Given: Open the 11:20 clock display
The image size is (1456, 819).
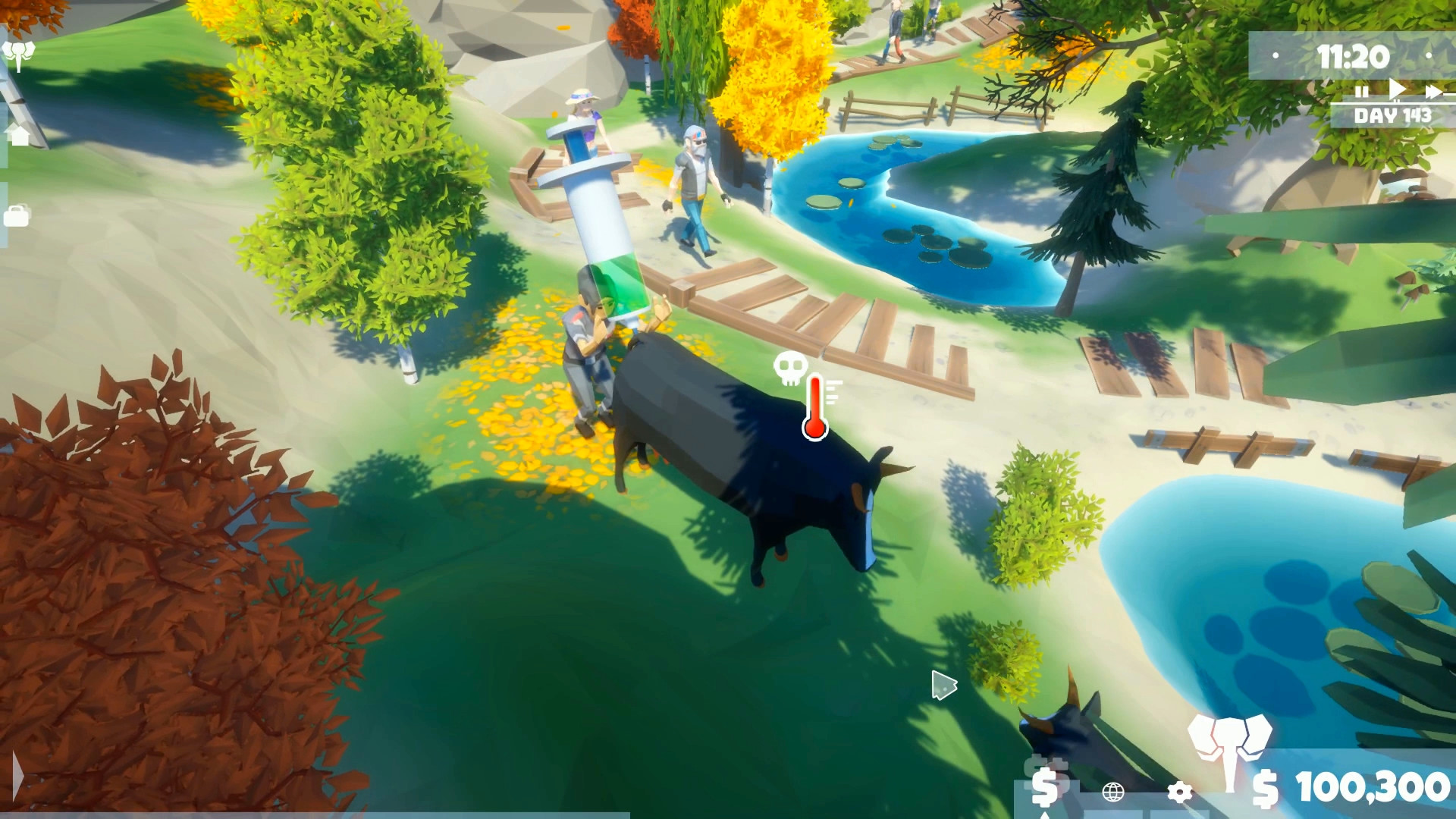Looking at the screenshot, I should (1354, 55).
